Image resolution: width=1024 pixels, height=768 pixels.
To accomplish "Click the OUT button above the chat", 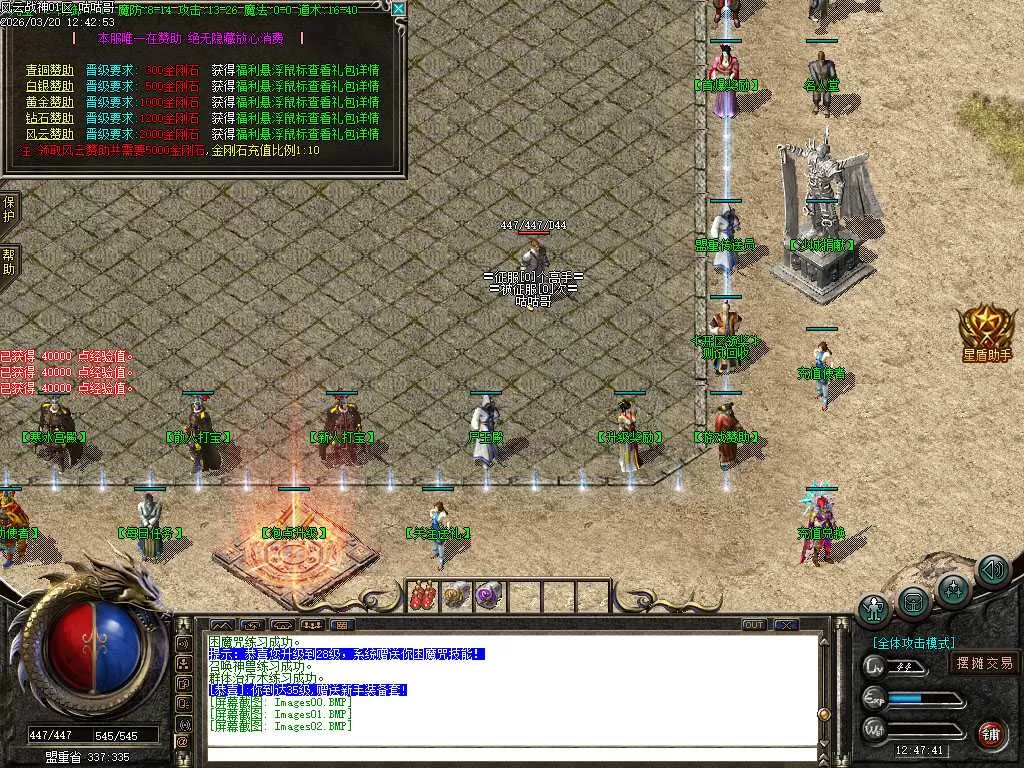I will (753, 625).
